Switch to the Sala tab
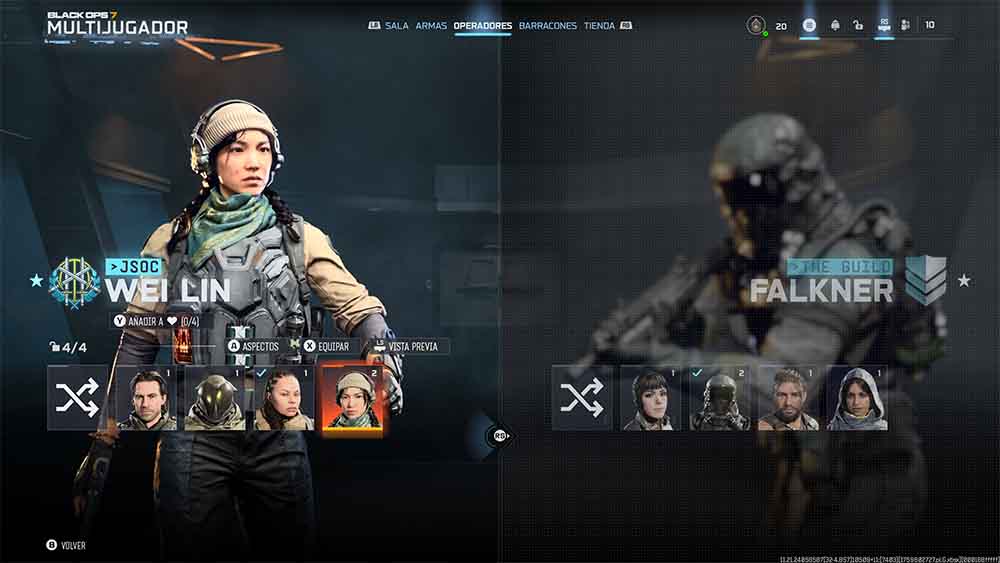 point(397,25)
